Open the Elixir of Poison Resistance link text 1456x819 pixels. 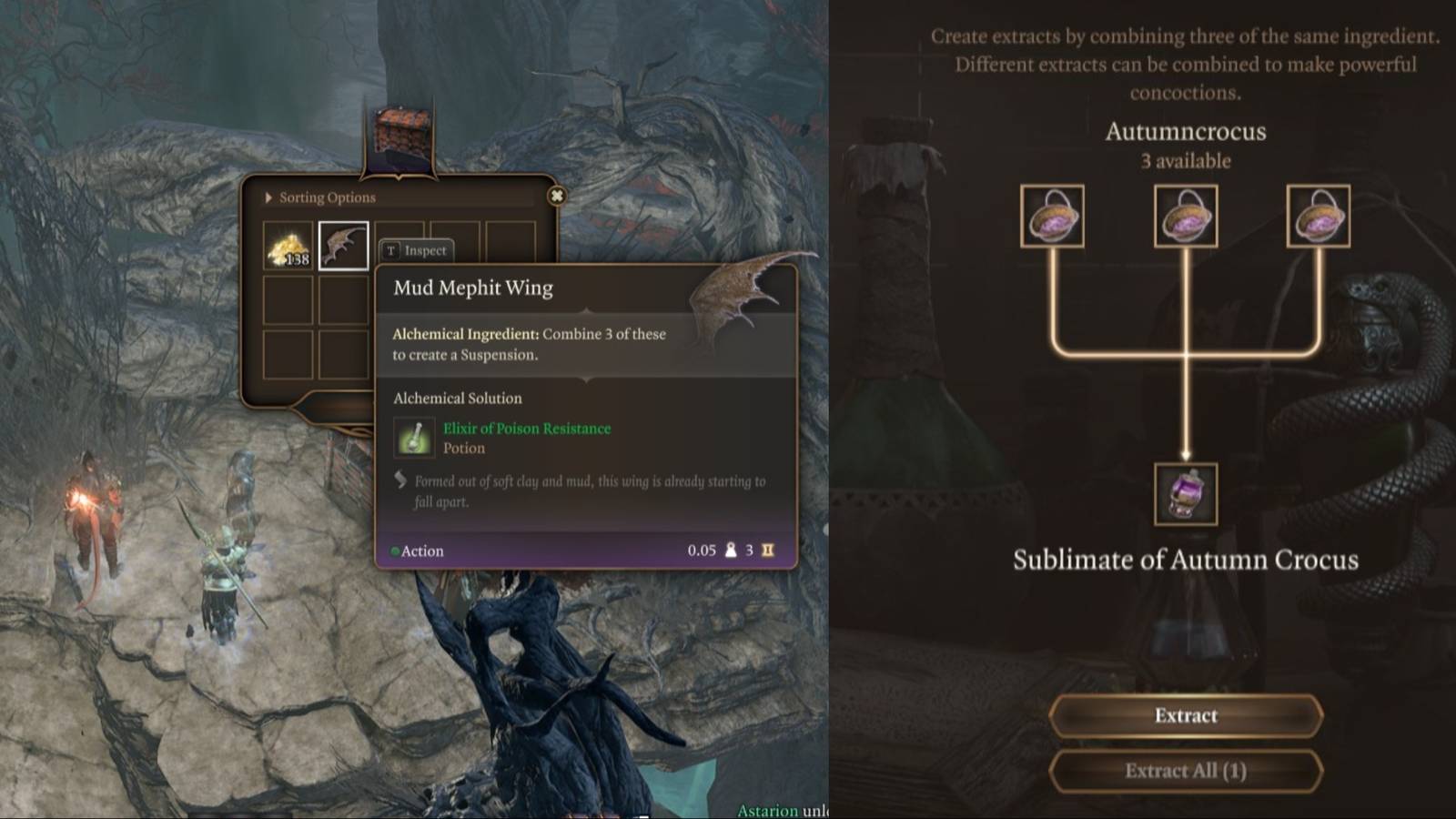526,428
